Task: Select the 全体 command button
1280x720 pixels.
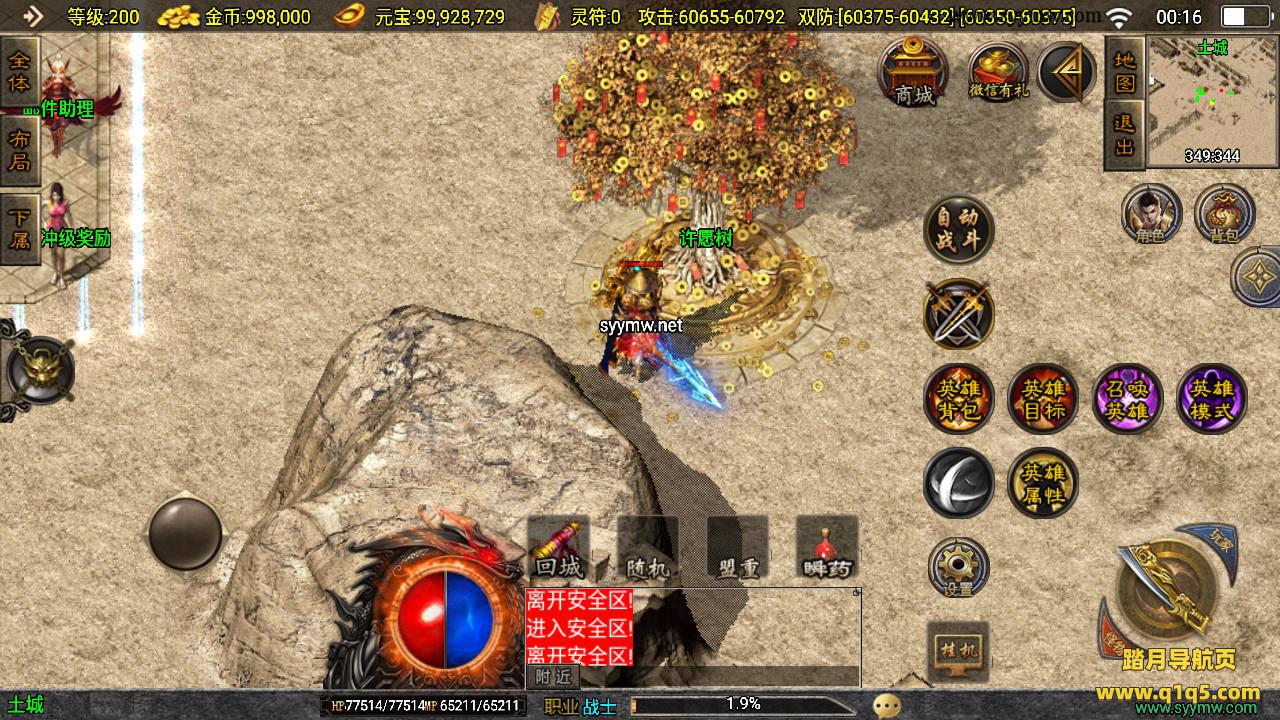Action: (x=19, y=71)
